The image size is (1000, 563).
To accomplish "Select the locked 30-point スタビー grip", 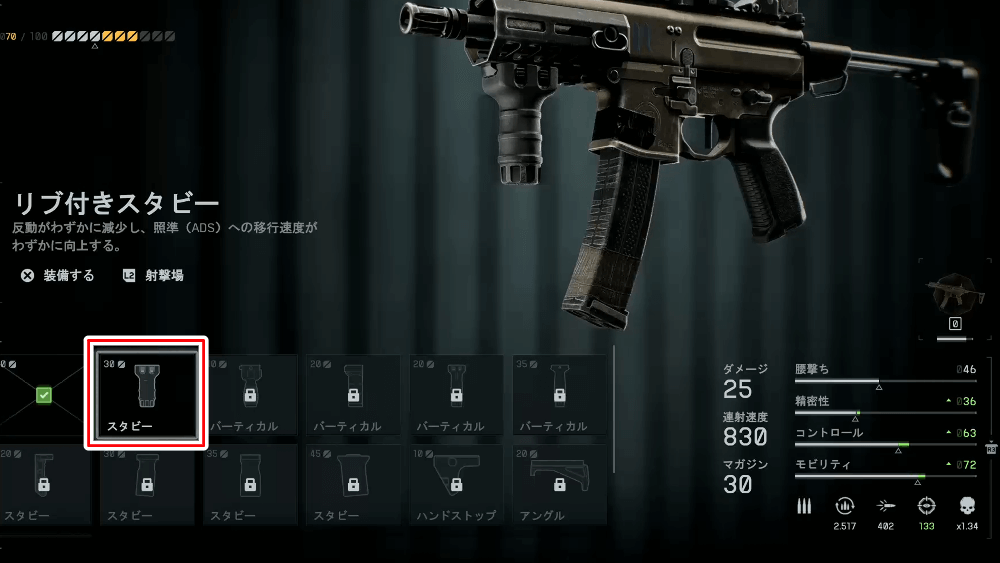I will point(146,484).
